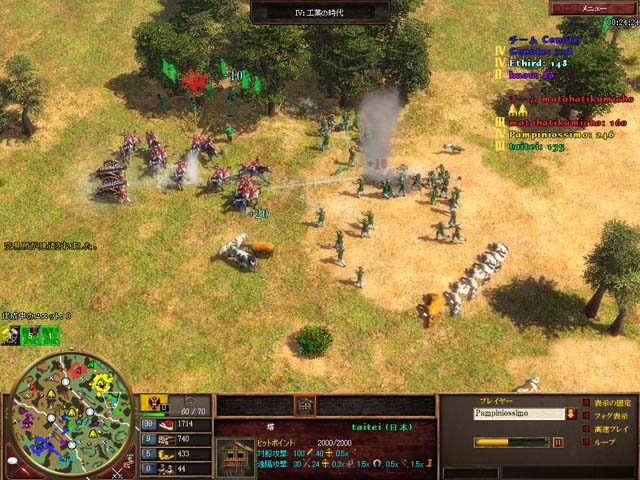The height and width of the screenshot is (480, 640).
Task: Open the player selection dropdown arrow
Action: pyautogui.click(x=569, y=413)
